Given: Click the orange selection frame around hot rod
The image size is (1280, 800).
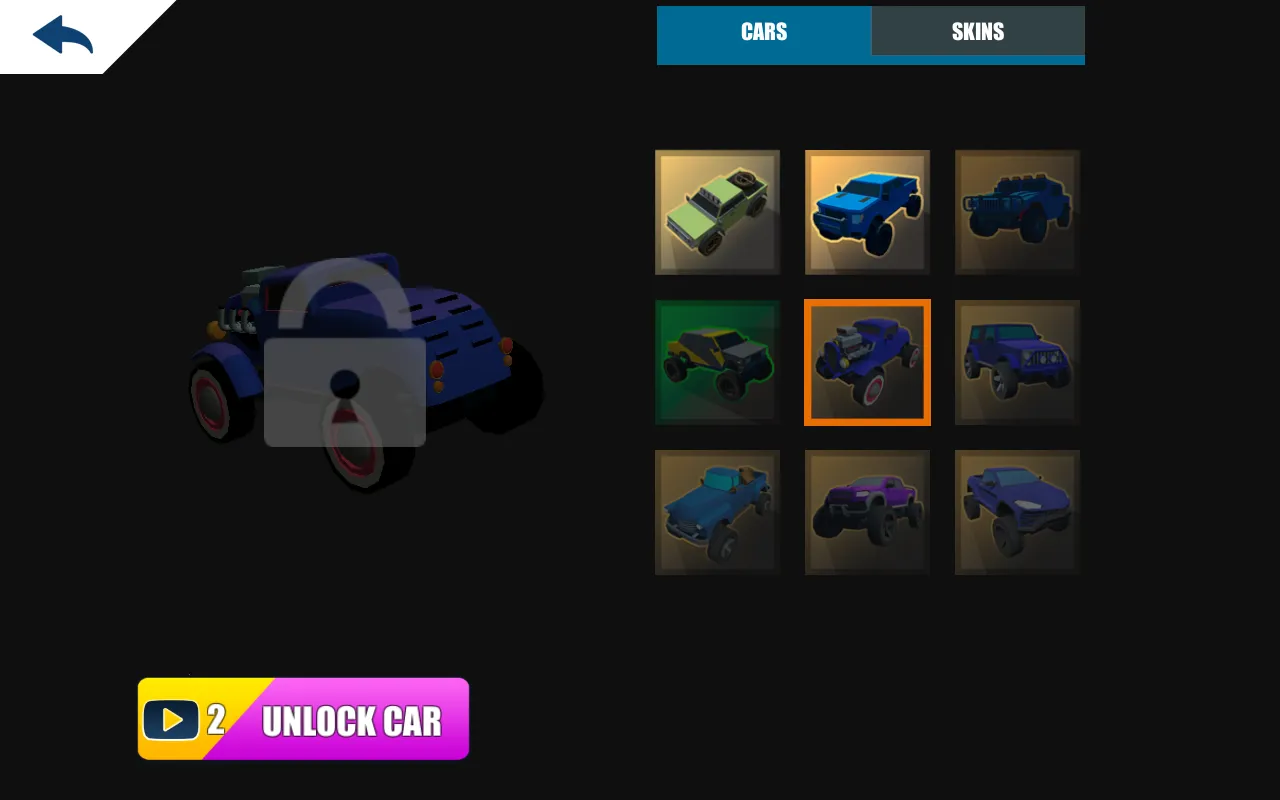Looking at the screenshot, I should click(x=867, y=303).
